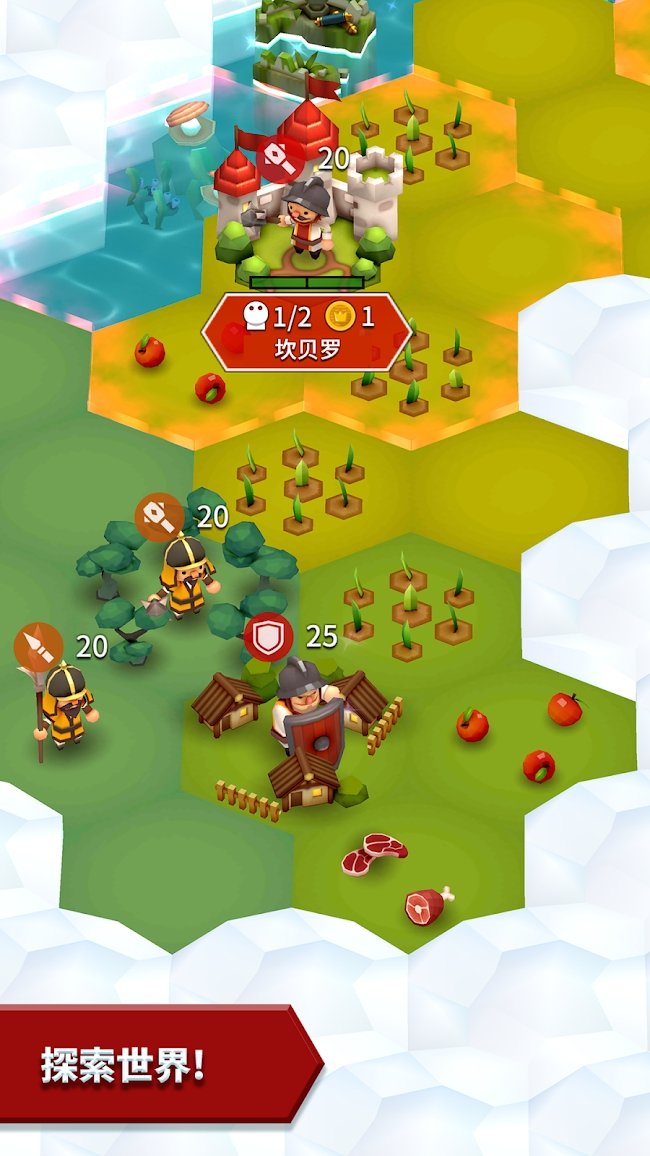Select the red mace badge above the castle
Viewport: 650px width, 1156px height.
(x=281, y=158)
